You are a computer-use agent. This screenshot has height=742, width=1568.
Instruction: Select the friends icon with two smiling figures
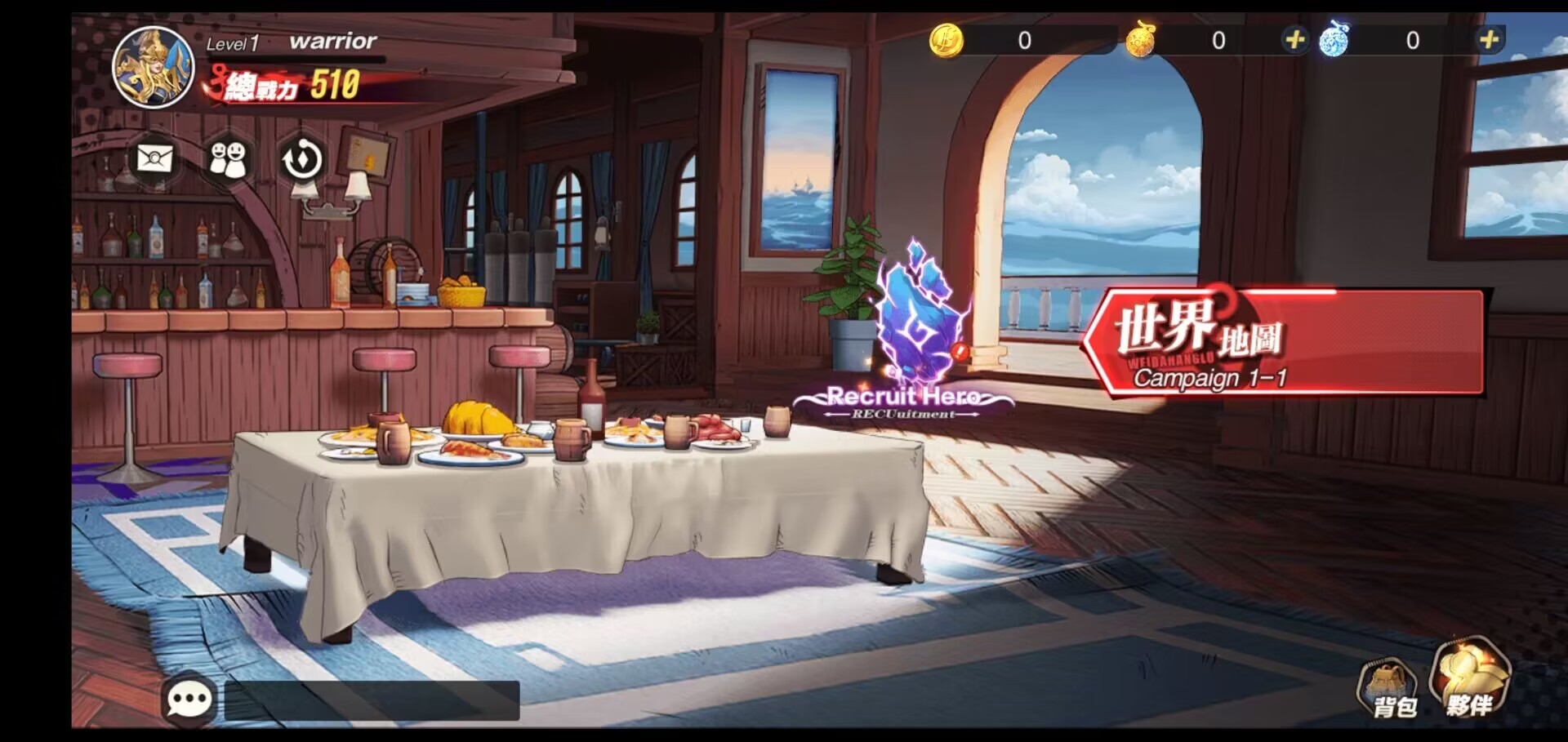(227, 160)
